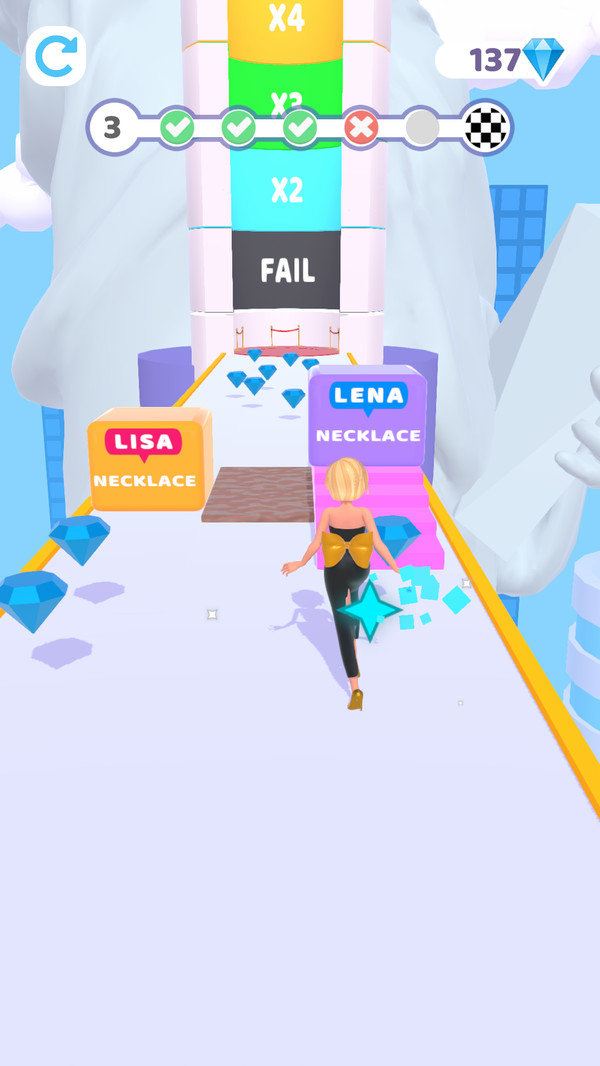Click the restart level arrow button
The image size is (600, 1066).
tap(56, 57)
